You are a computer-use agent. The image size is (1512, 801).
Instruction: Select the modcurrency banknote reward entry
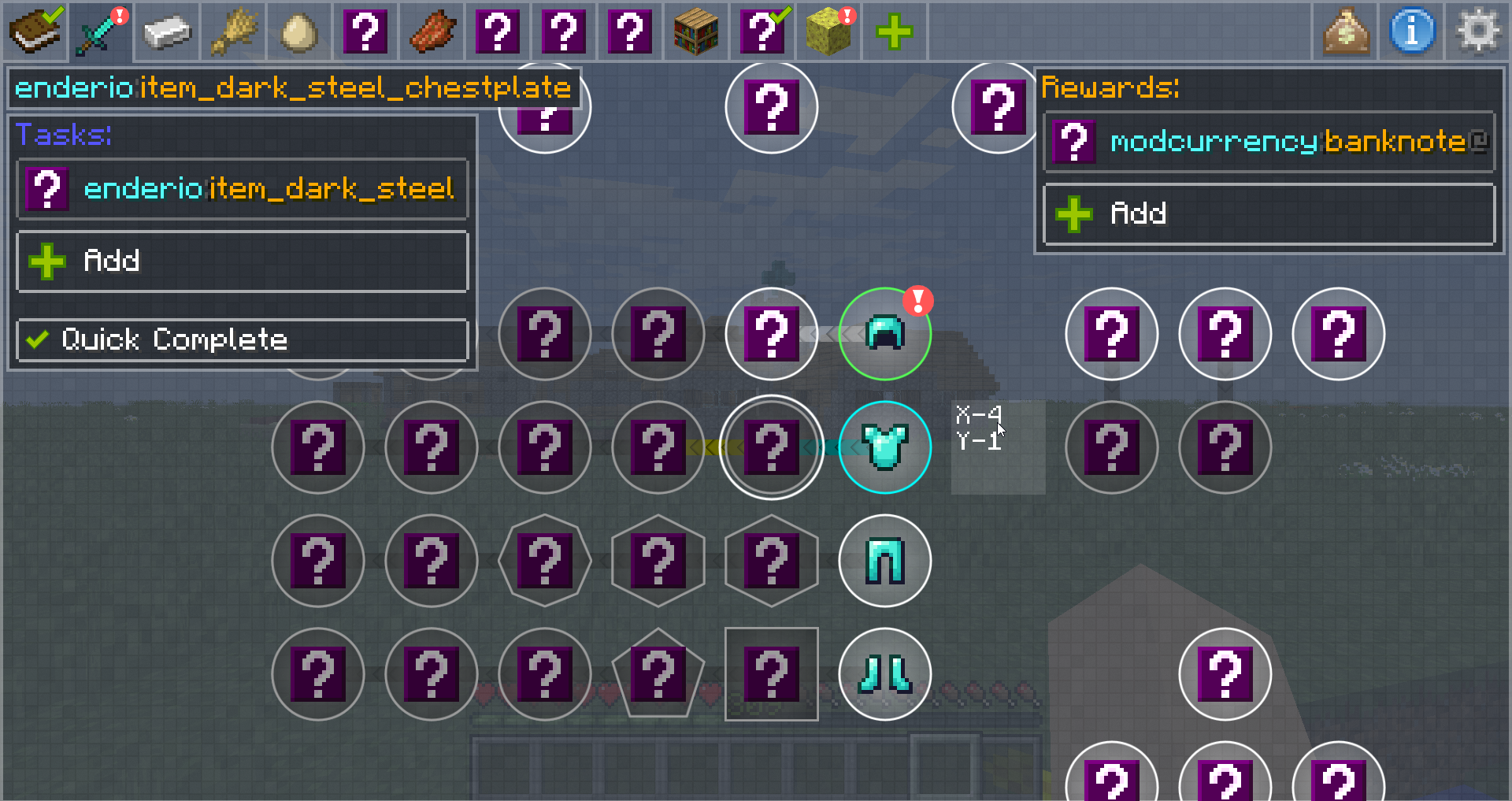point(1269,142)
